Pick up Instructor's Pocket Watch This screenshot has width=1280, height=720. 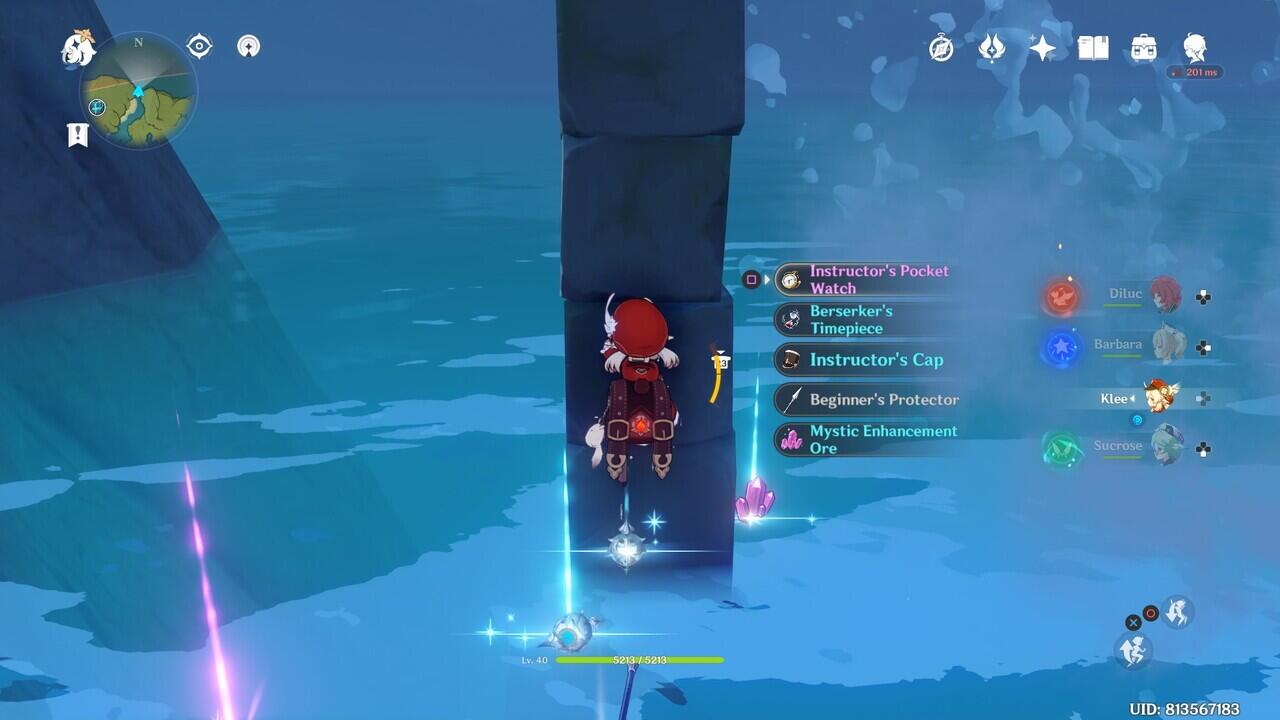(866, 280)
